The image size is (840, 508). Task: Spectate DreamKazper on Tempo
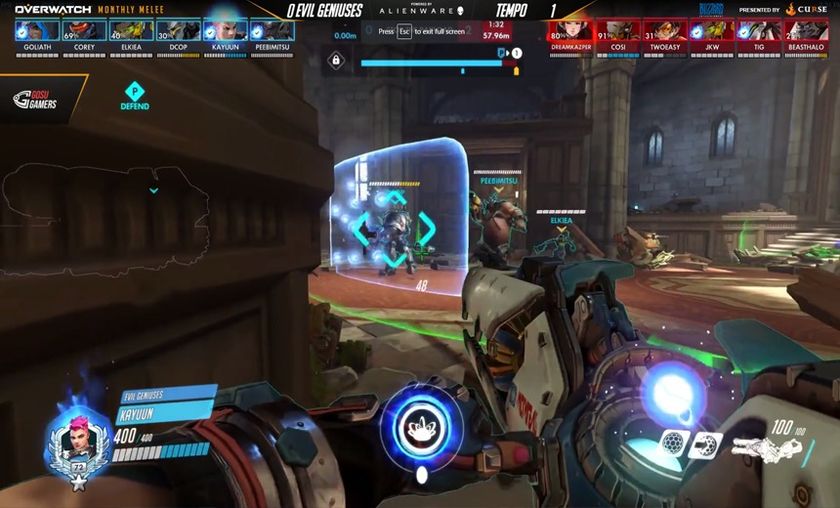point(570,30)
